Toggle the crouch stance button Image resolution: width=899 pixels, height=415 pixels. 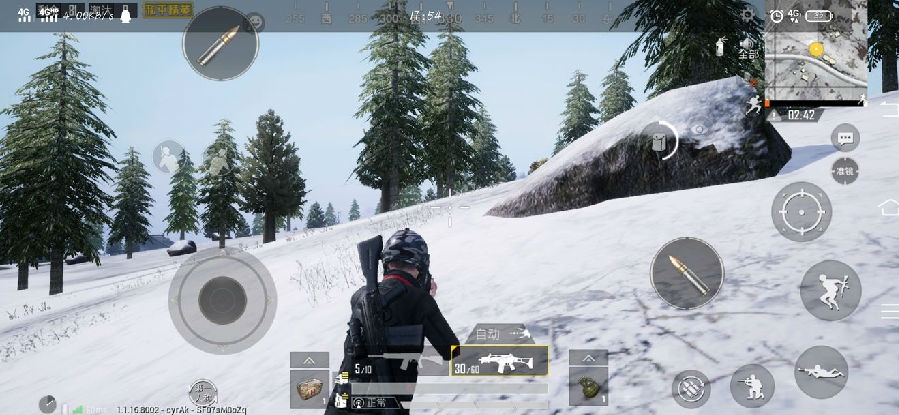752,385
